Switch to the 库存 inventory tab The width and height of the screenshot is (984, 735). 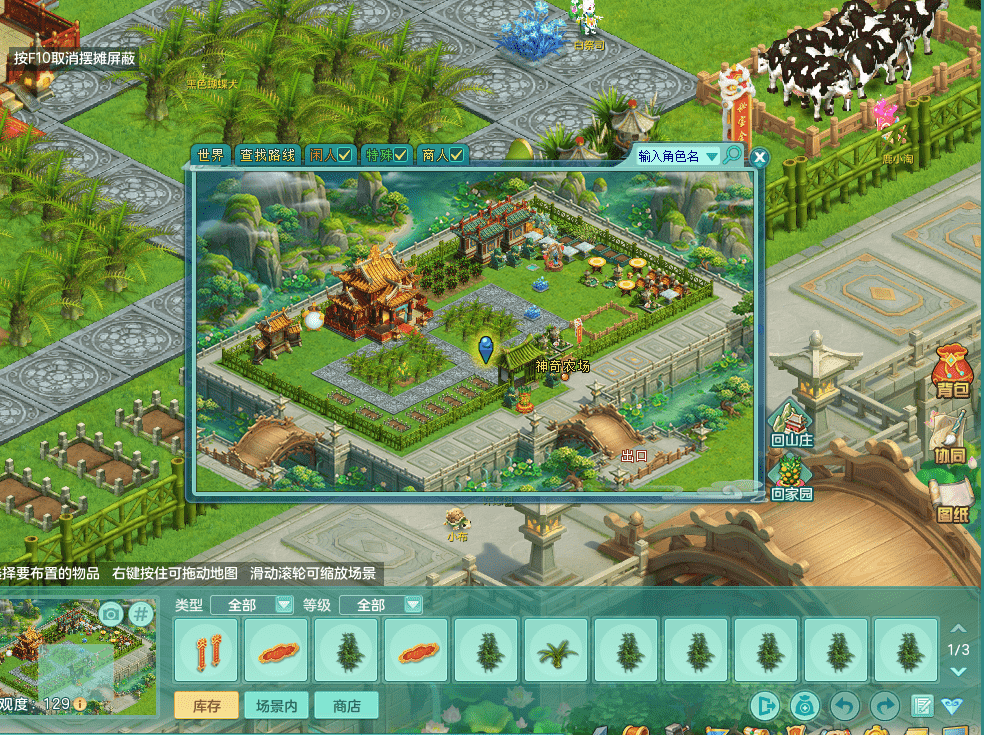[207, 705]
